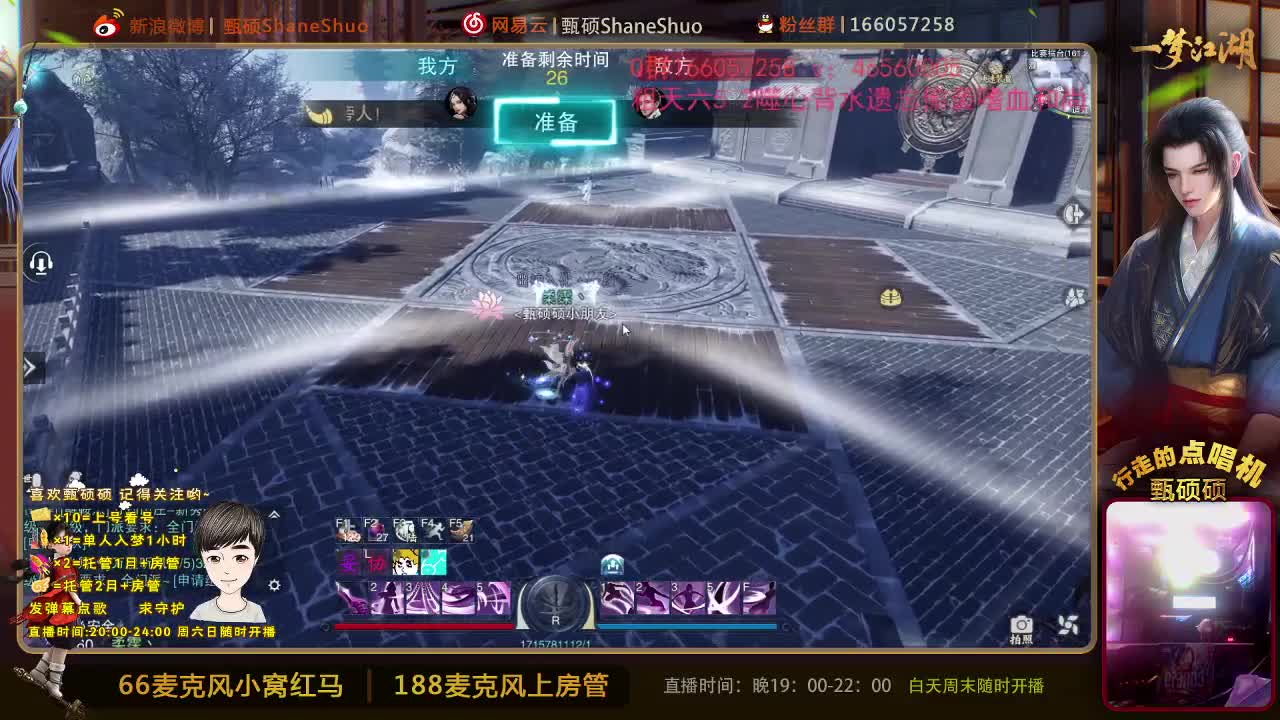Click the compass navigation icon on right edge
This screenshot has height=720, width=1280.
click(x=1072, y=212)
